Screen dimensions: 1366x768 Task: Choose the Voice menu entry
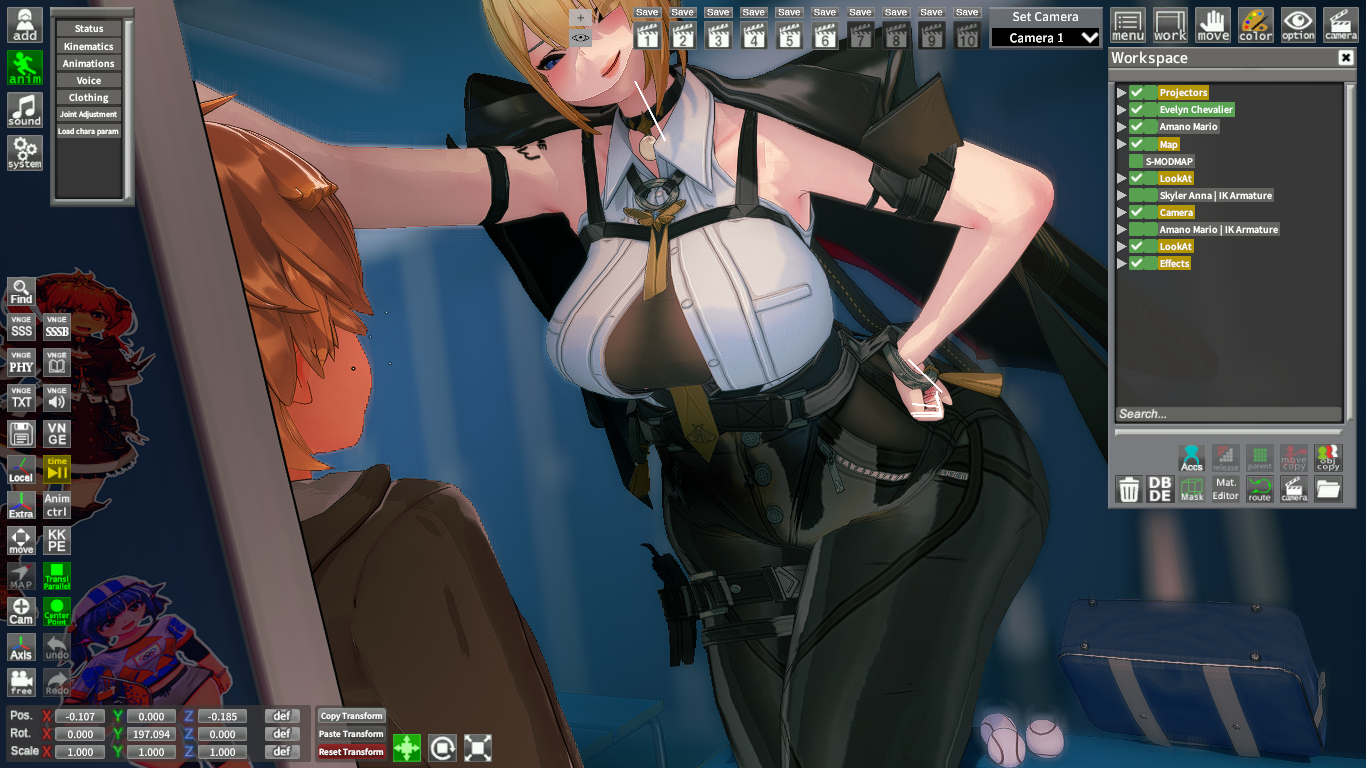[x=88, y=80]
